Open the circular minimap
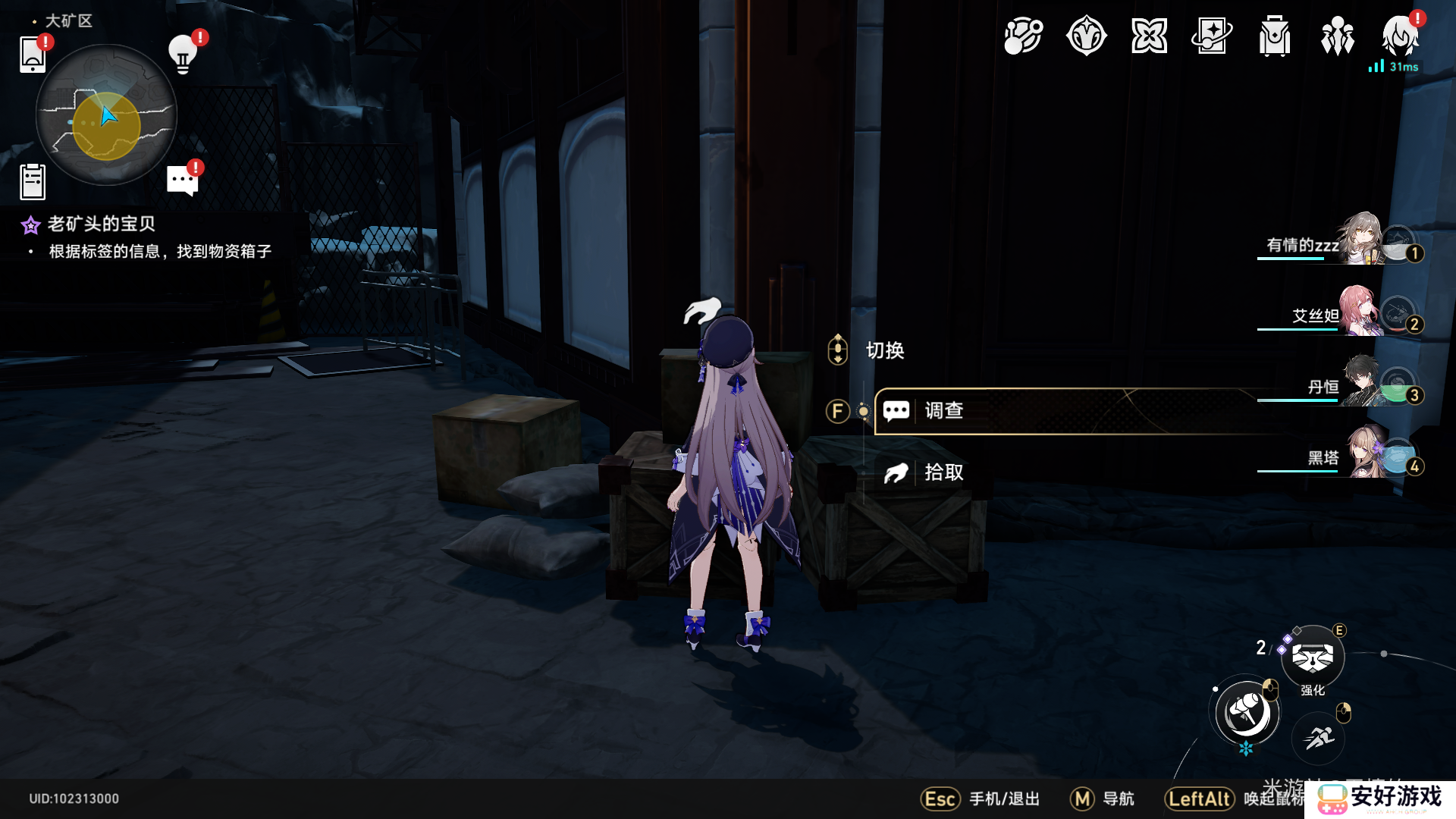Image resolution: width=1456 pixels, height=819 pixels. pyautogui.click(x=106, y=115)
